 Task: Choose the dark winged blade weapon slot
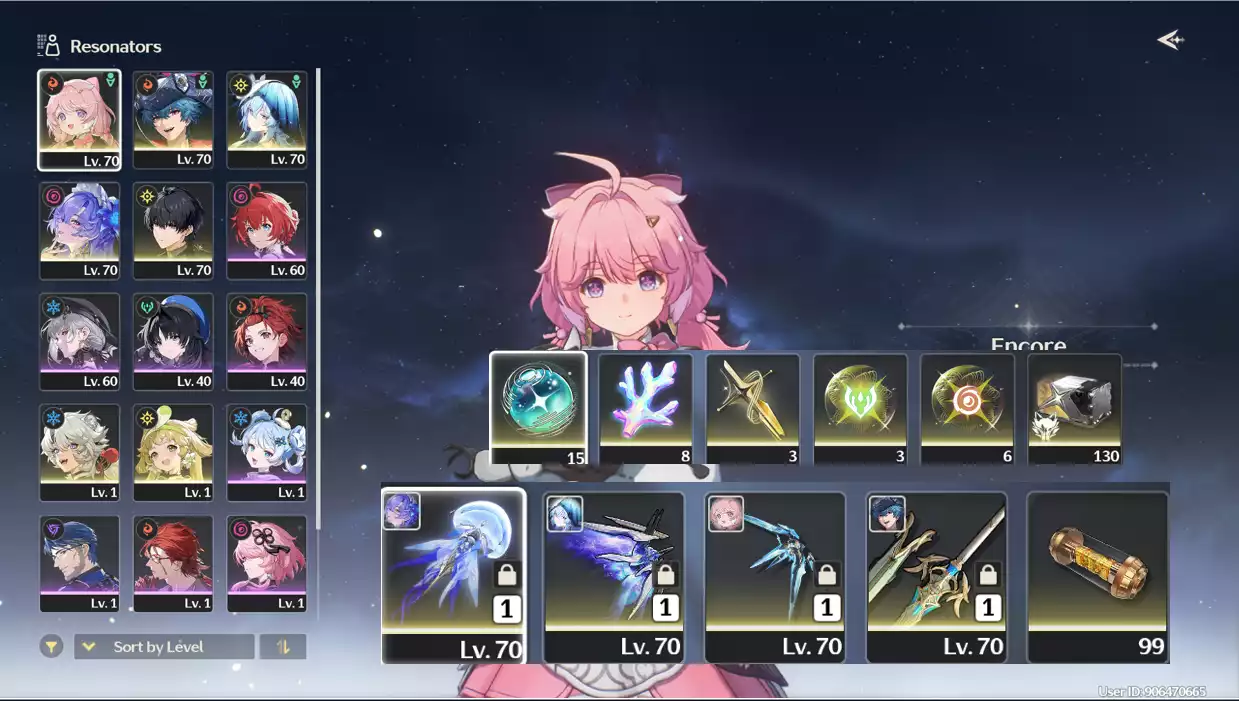(614, 575)
